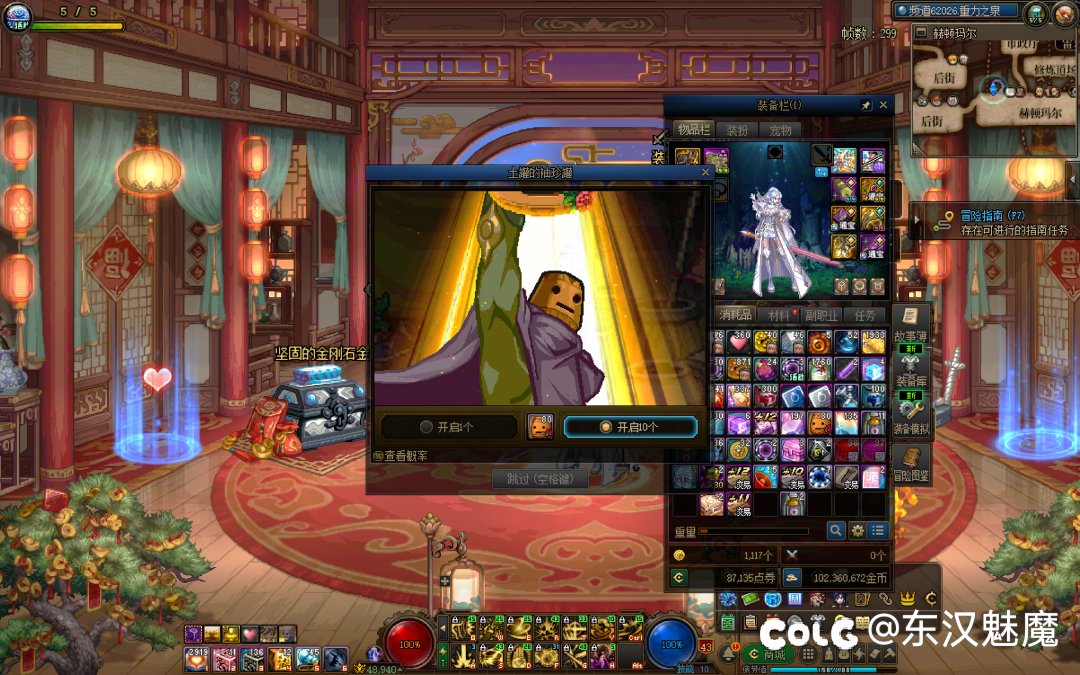This screenshot has width=1080, height=675.
Task: Switch to the 装扮 costume tab
Action: coord(737,130)
